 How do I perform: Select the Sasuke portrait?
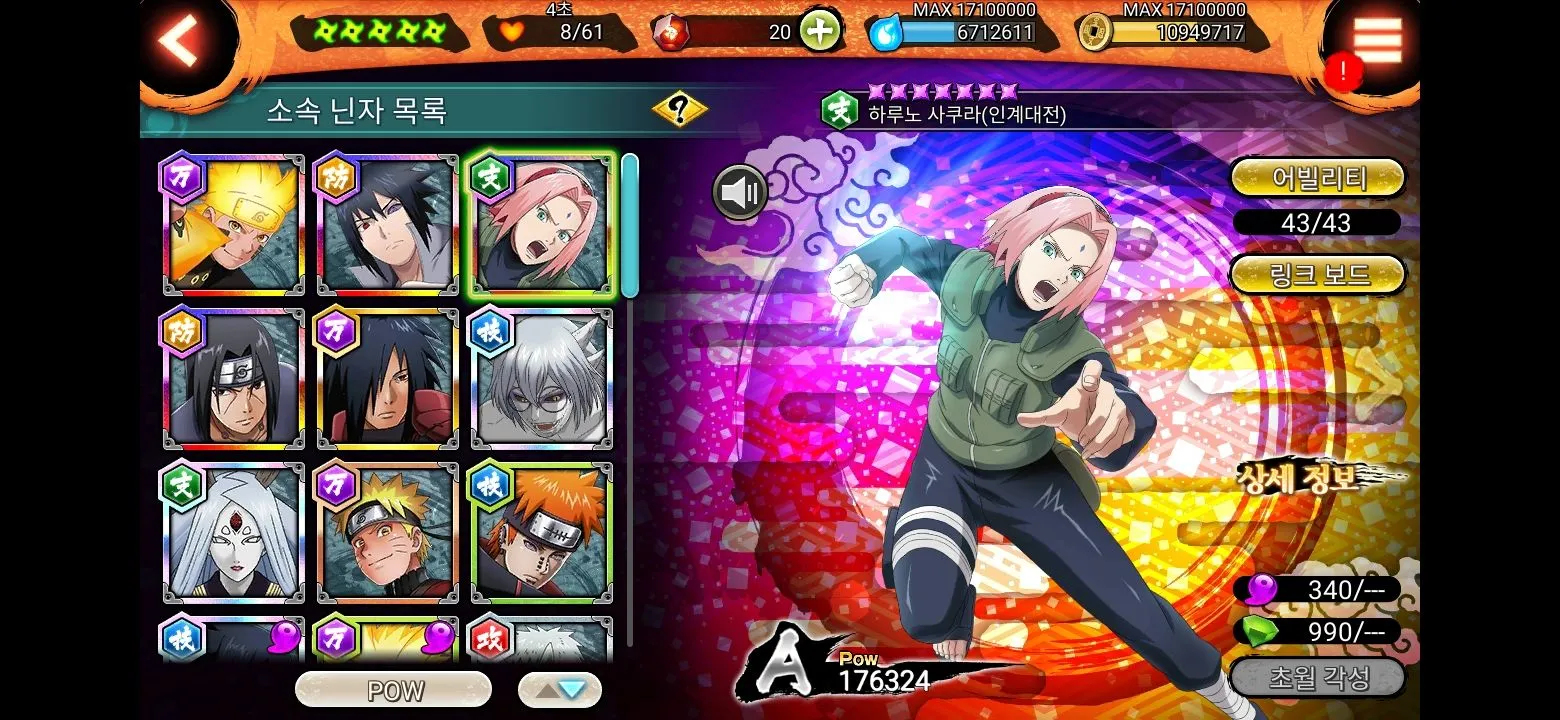(388, 226)
